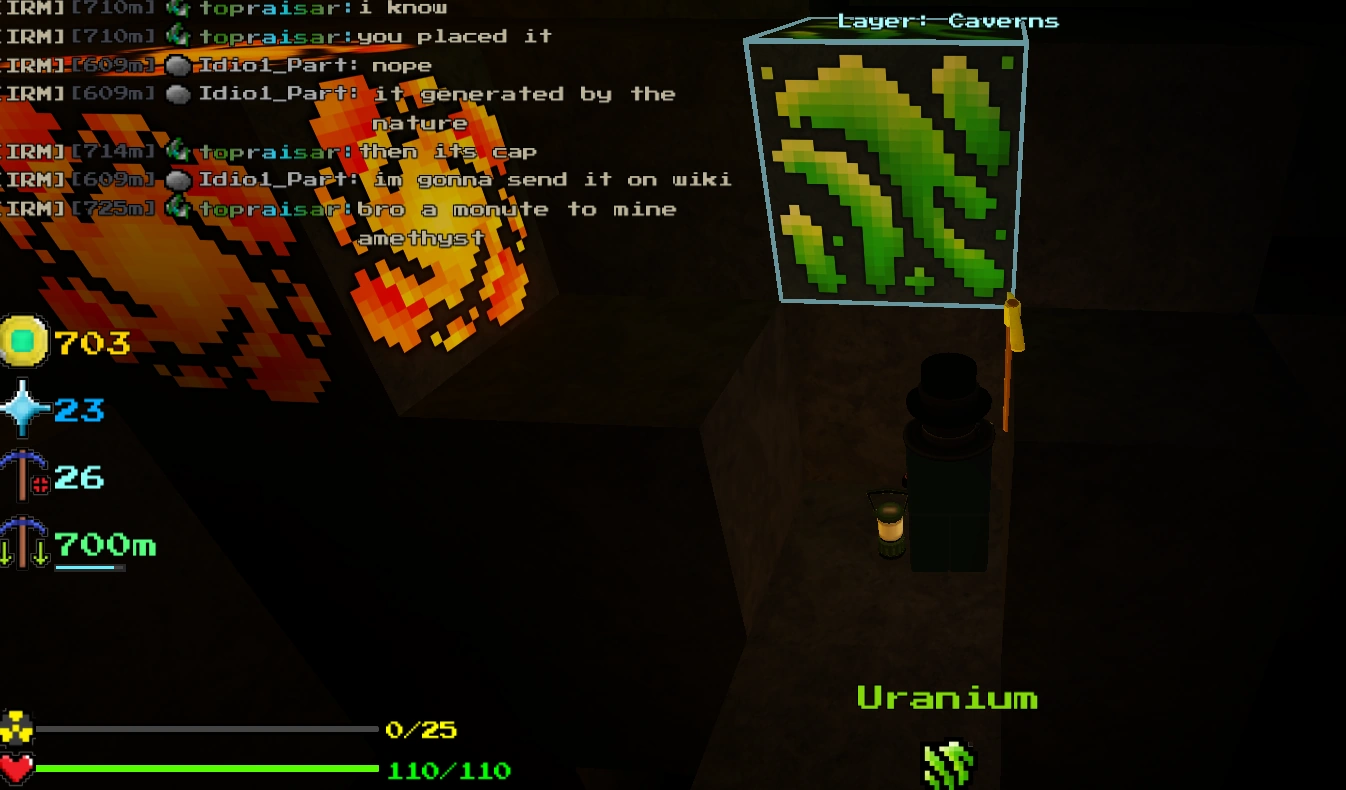
Task: Click the emerald currency icon
Action: pyautogui.click(x=25, y=343)
